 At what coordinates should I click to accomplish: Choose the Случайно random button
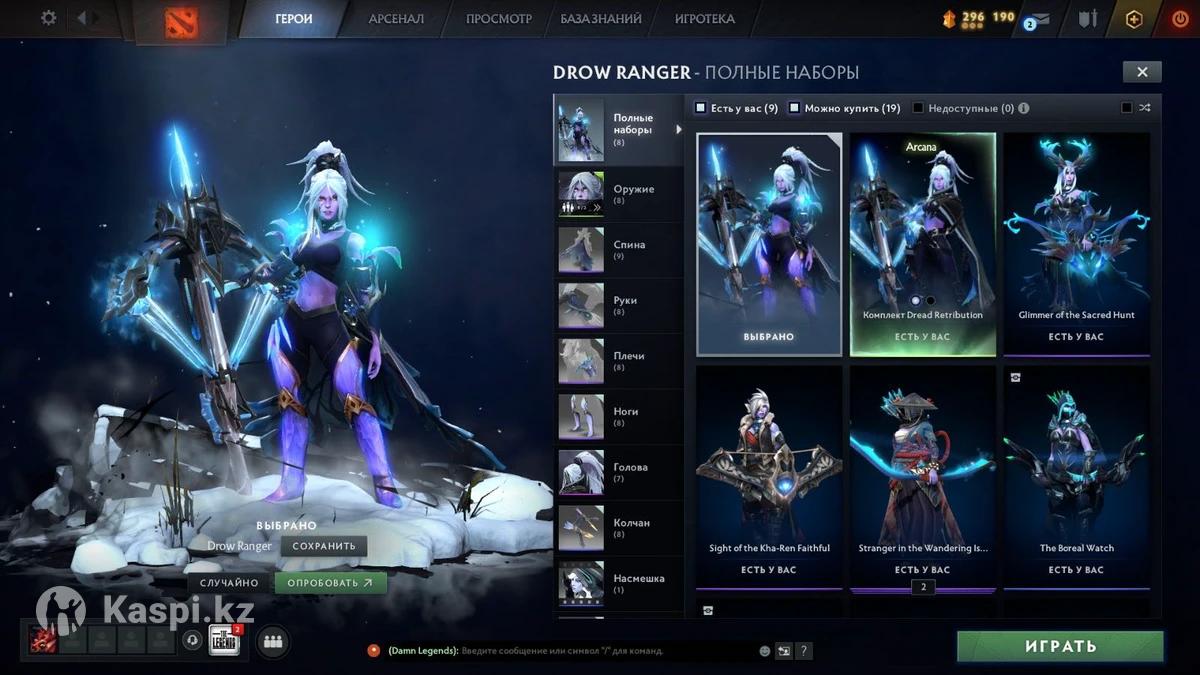click(x=229, y=583)
